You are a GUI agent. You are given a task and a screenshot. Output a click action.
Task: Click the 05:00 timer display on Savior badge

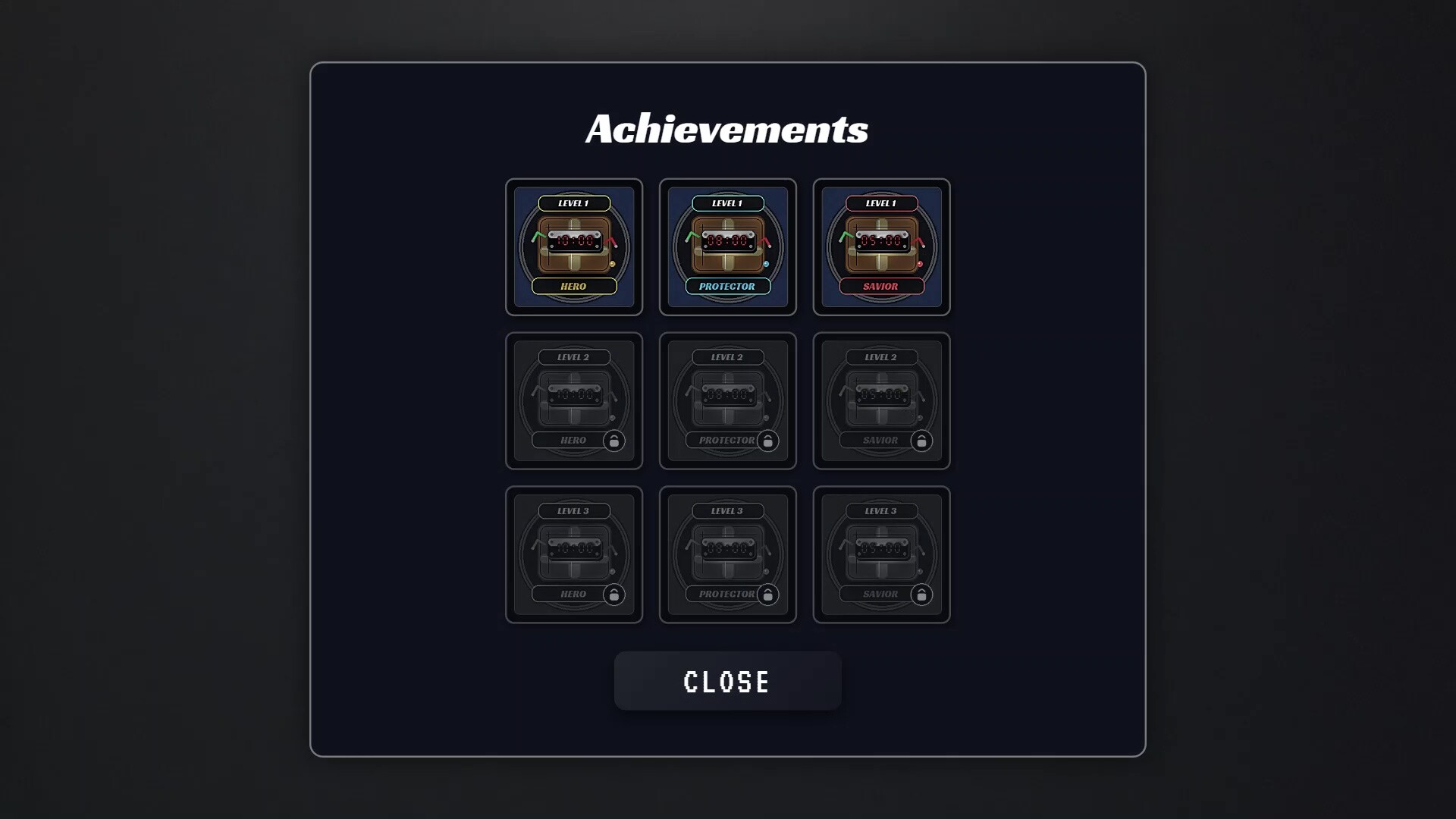(x=882, y=243)
